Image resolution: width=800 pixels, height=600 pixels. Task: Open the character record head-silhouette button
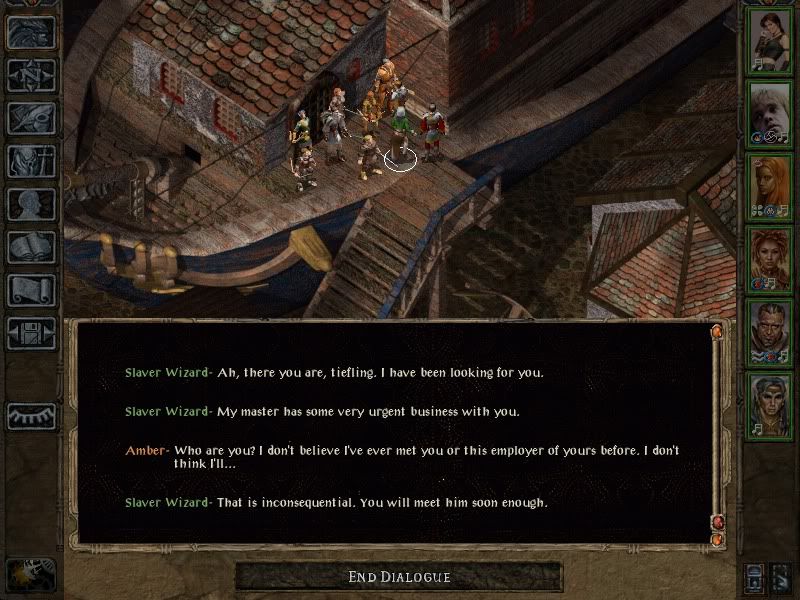(x=31, y=204)
